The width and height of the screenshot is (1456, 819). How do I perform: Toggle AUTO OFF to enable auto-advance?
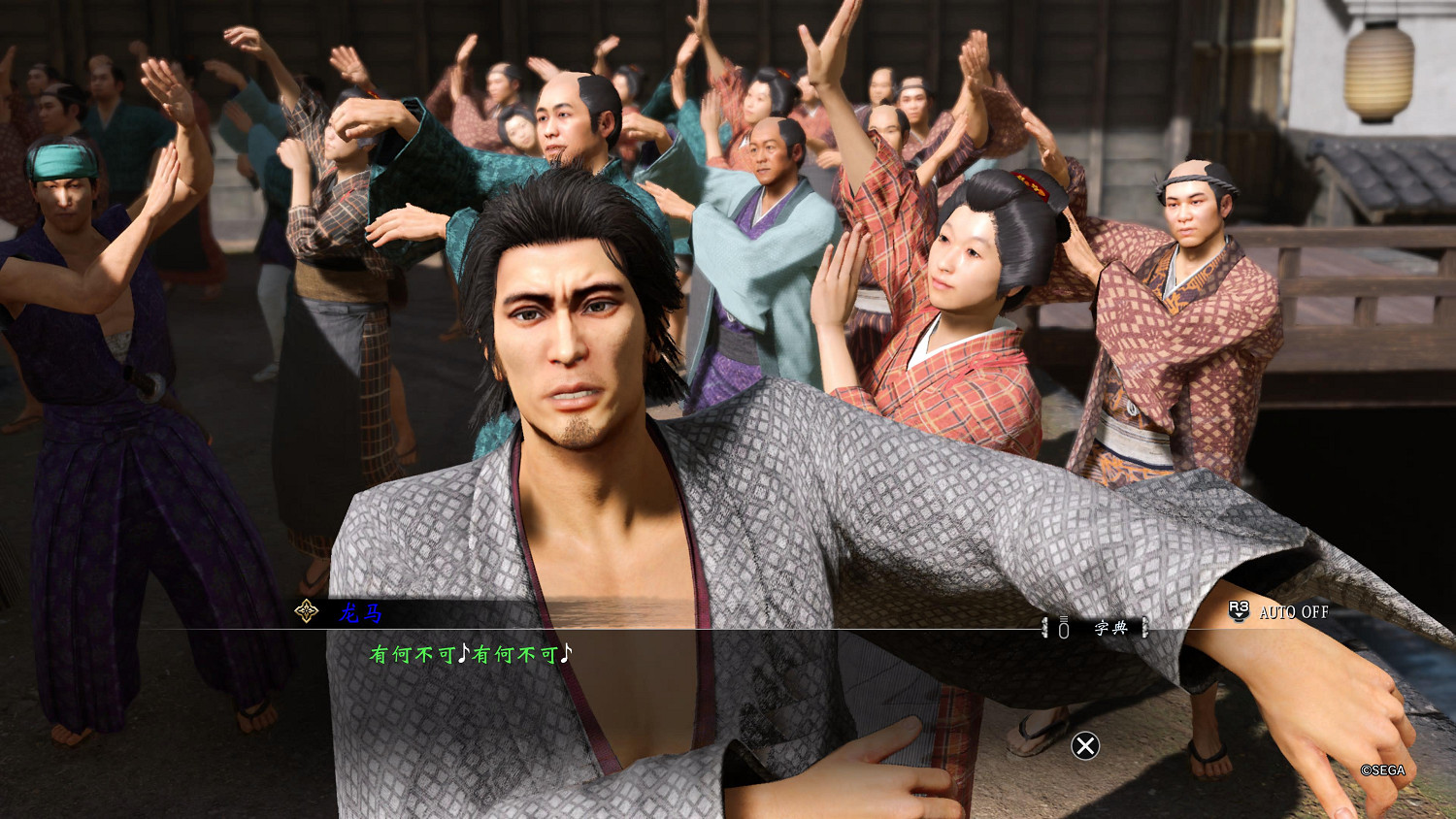coord(1292,613)
